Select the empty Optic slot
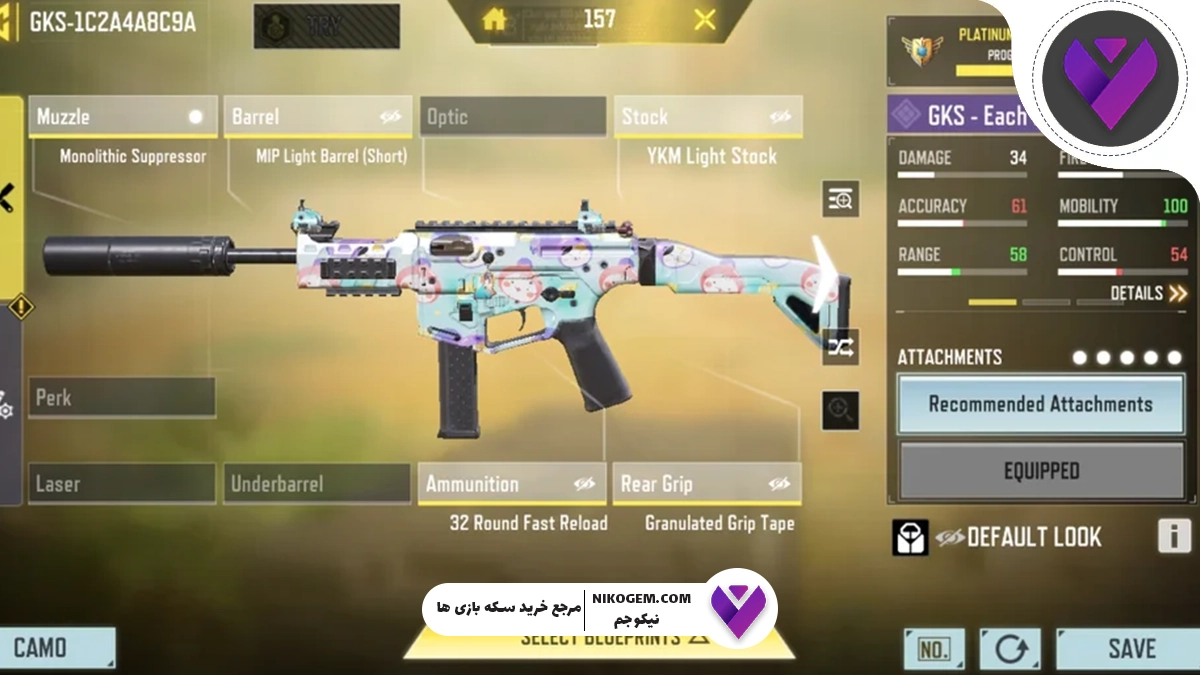 512,117
